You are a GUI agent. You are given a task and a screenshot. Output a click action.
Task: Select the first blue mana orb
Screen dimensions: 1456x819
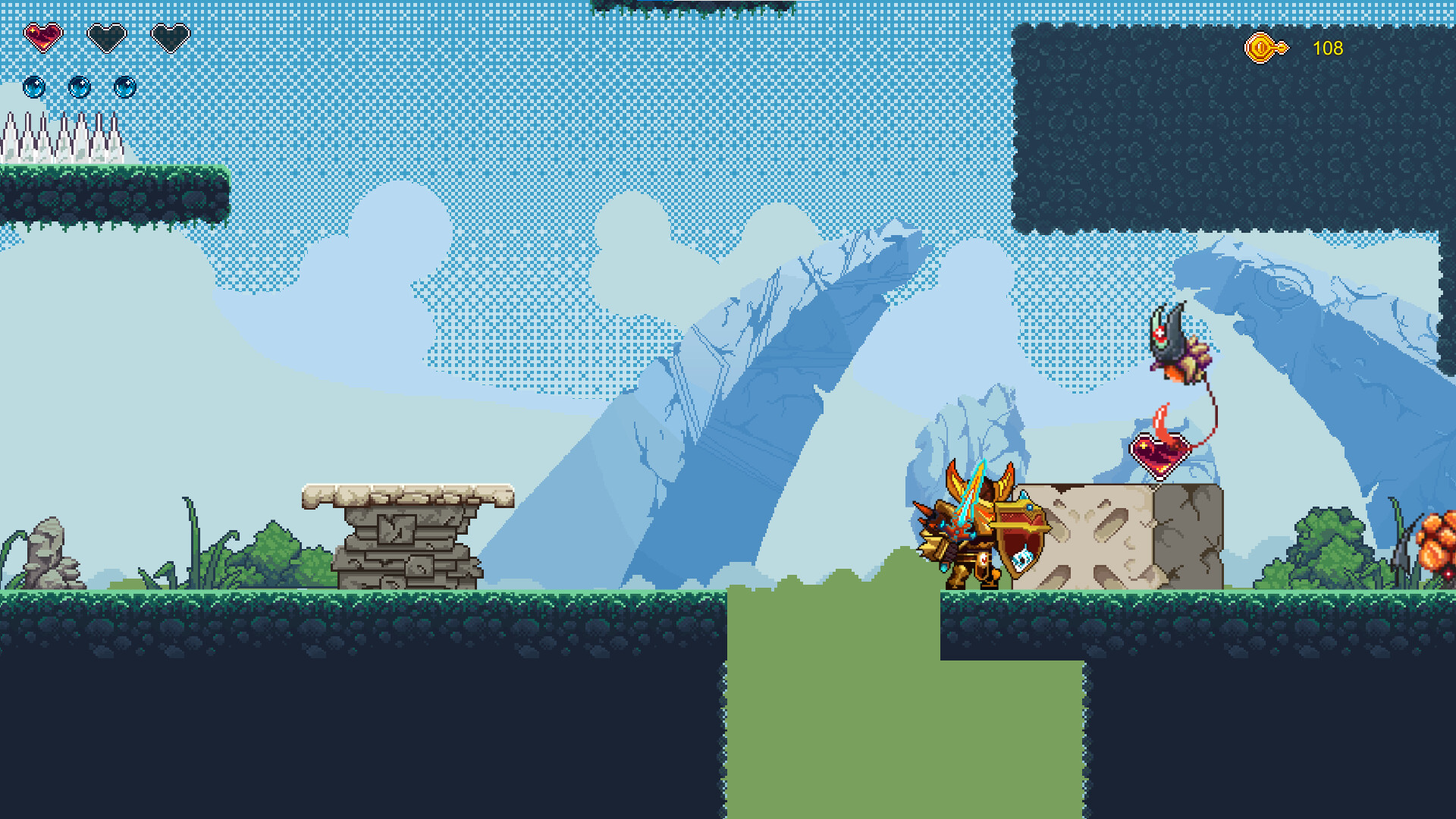tap(33, 86)
